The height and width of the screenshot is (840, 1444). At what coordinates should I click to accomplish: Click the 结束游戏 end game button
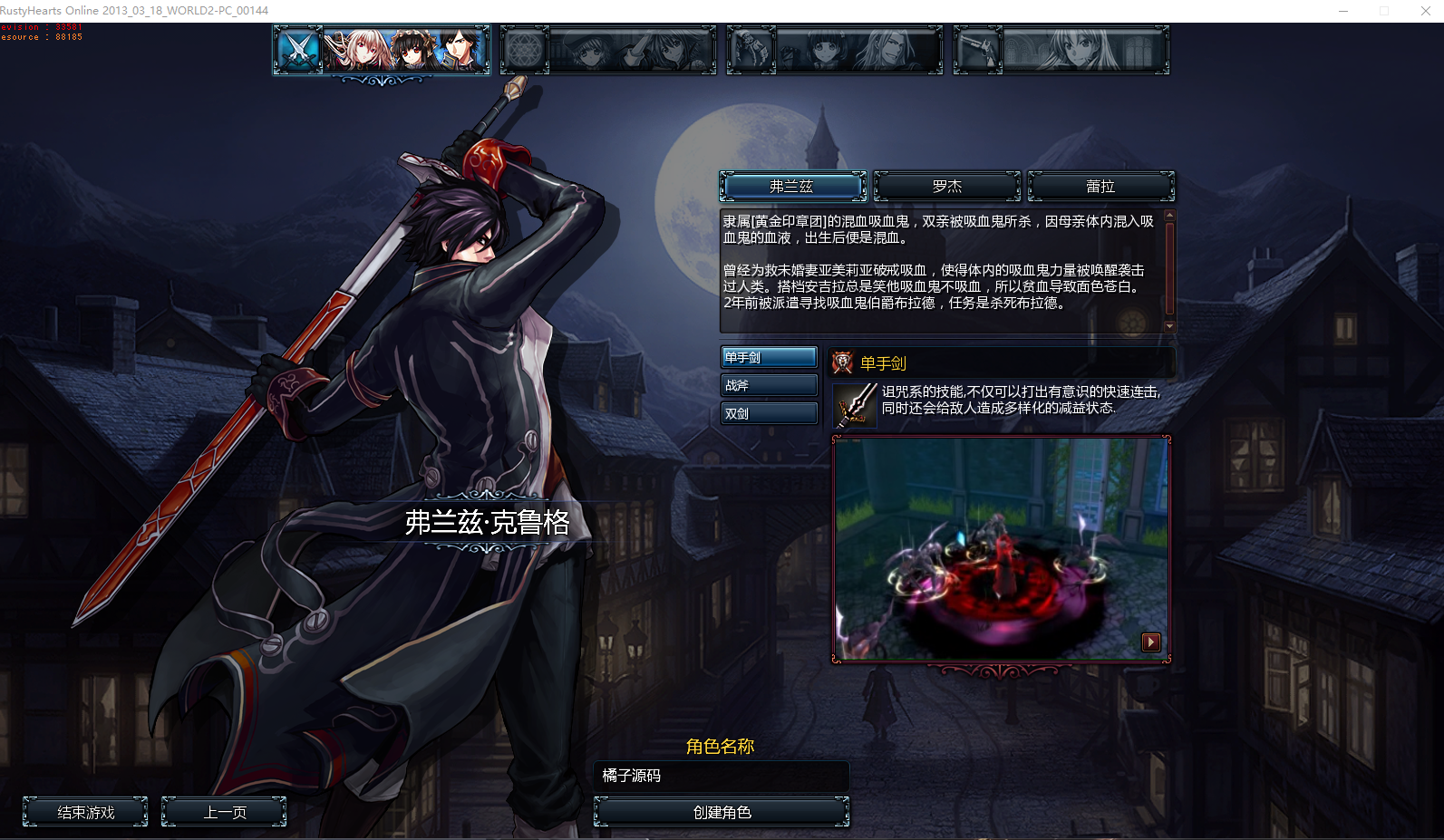(x=86, y=812)
